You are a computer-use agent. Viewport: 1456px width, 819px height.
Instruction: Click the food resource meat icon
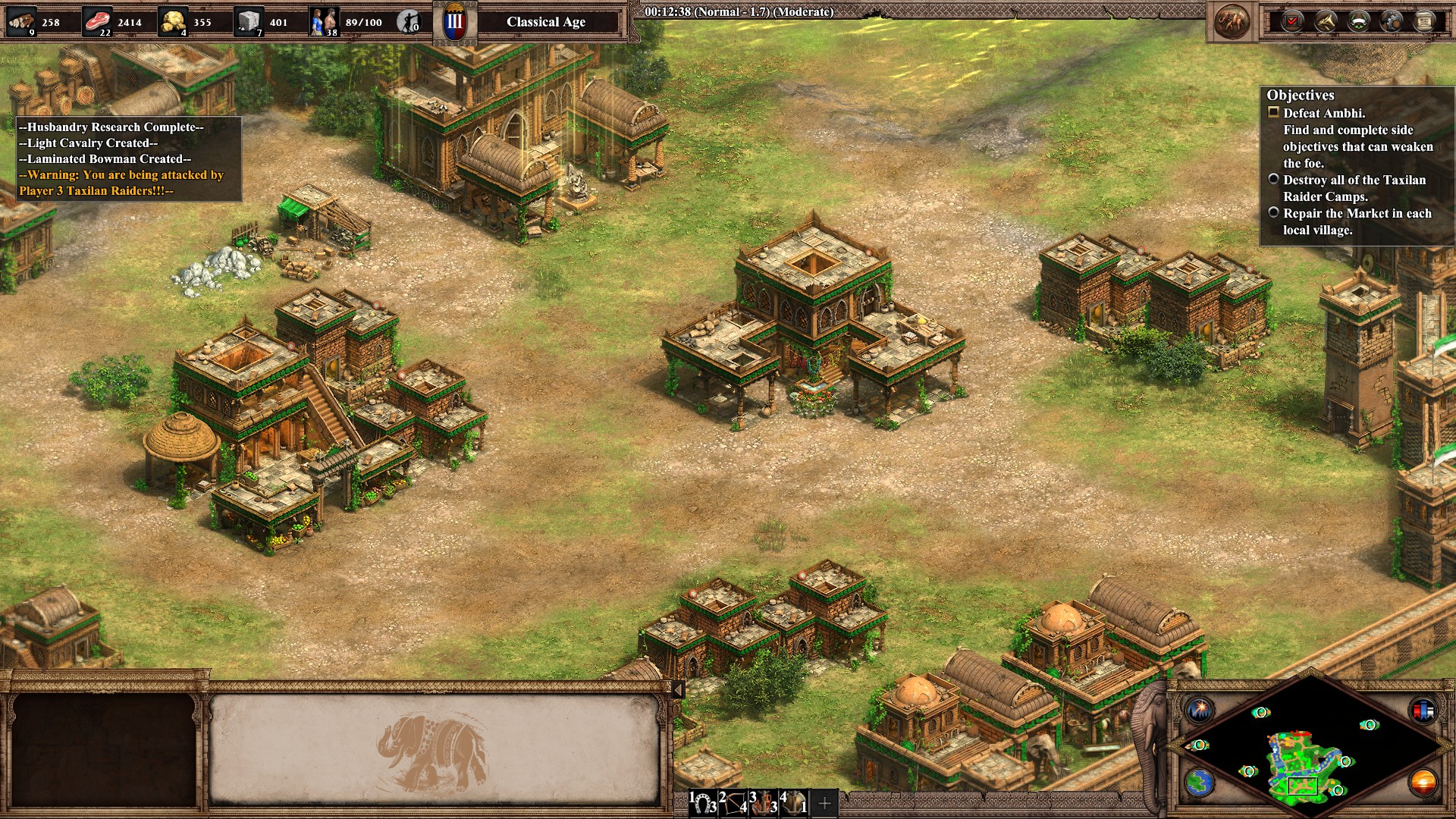[96, 20]
